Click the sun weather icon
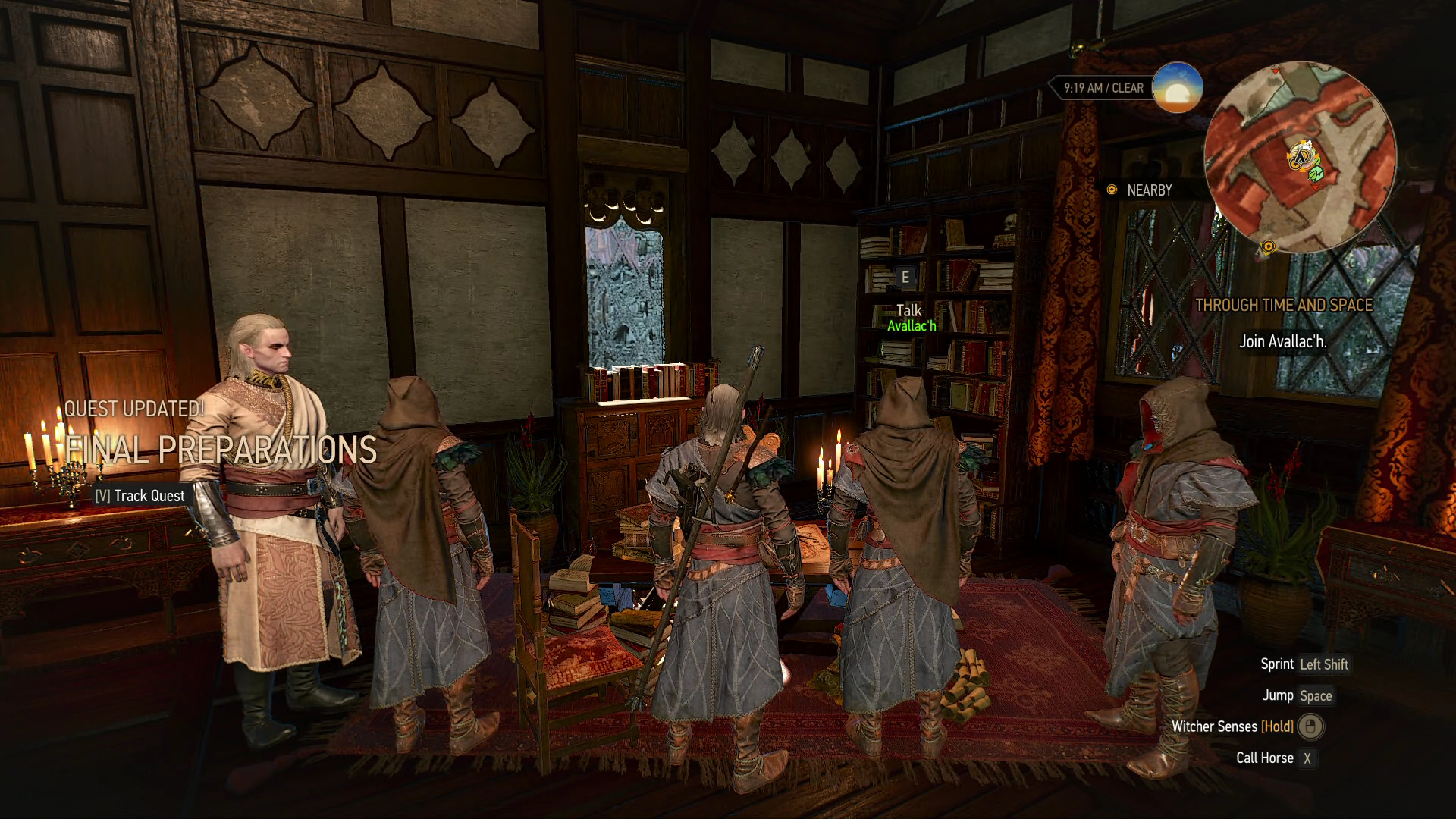Viewport: 1456px width, 819px height. point(1177,88)
